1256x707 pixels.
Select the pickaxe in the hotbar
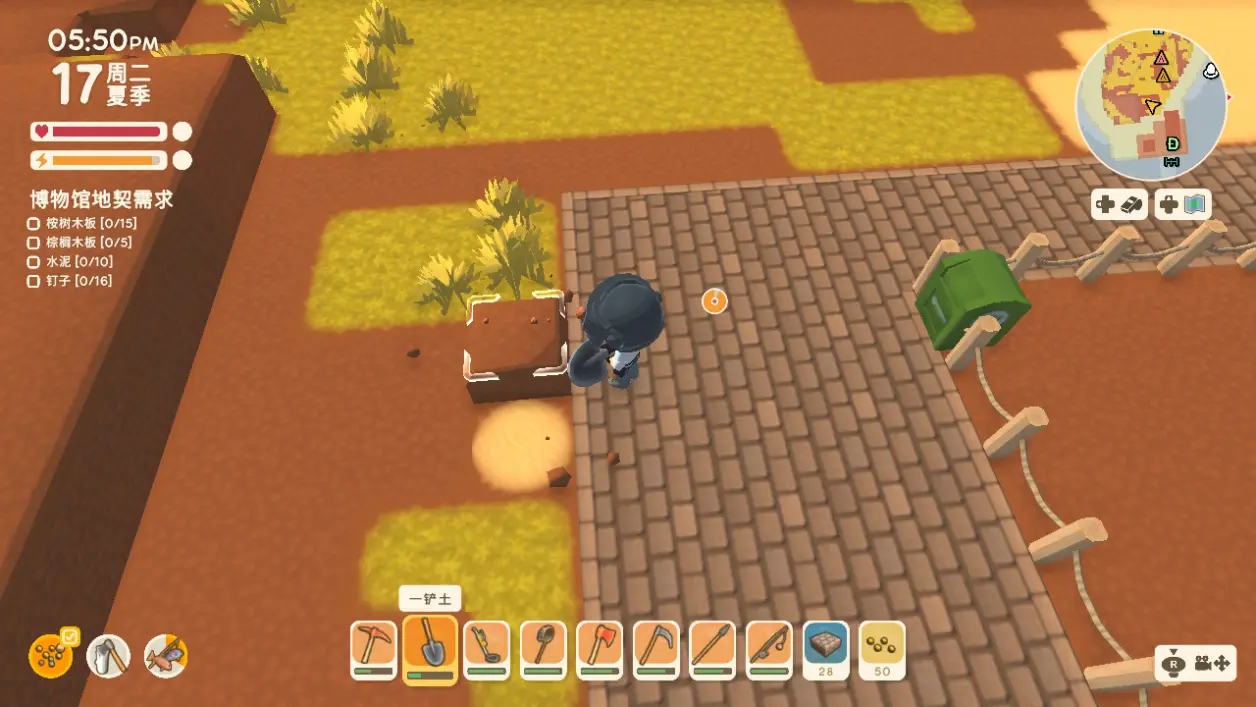coord(374,648)
